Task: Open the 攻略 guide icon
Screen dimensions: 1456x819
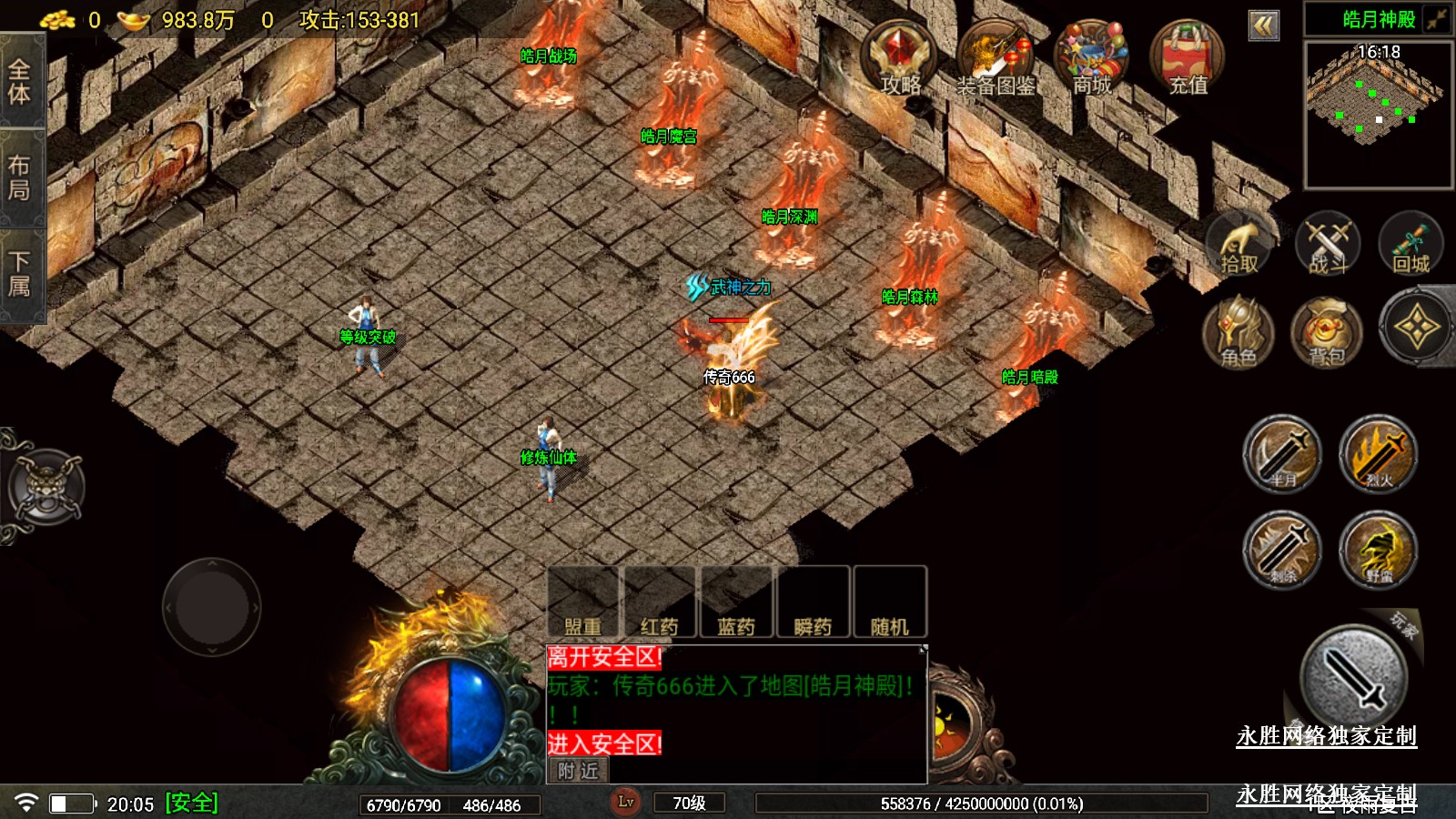Action: (x=899, y=58)
